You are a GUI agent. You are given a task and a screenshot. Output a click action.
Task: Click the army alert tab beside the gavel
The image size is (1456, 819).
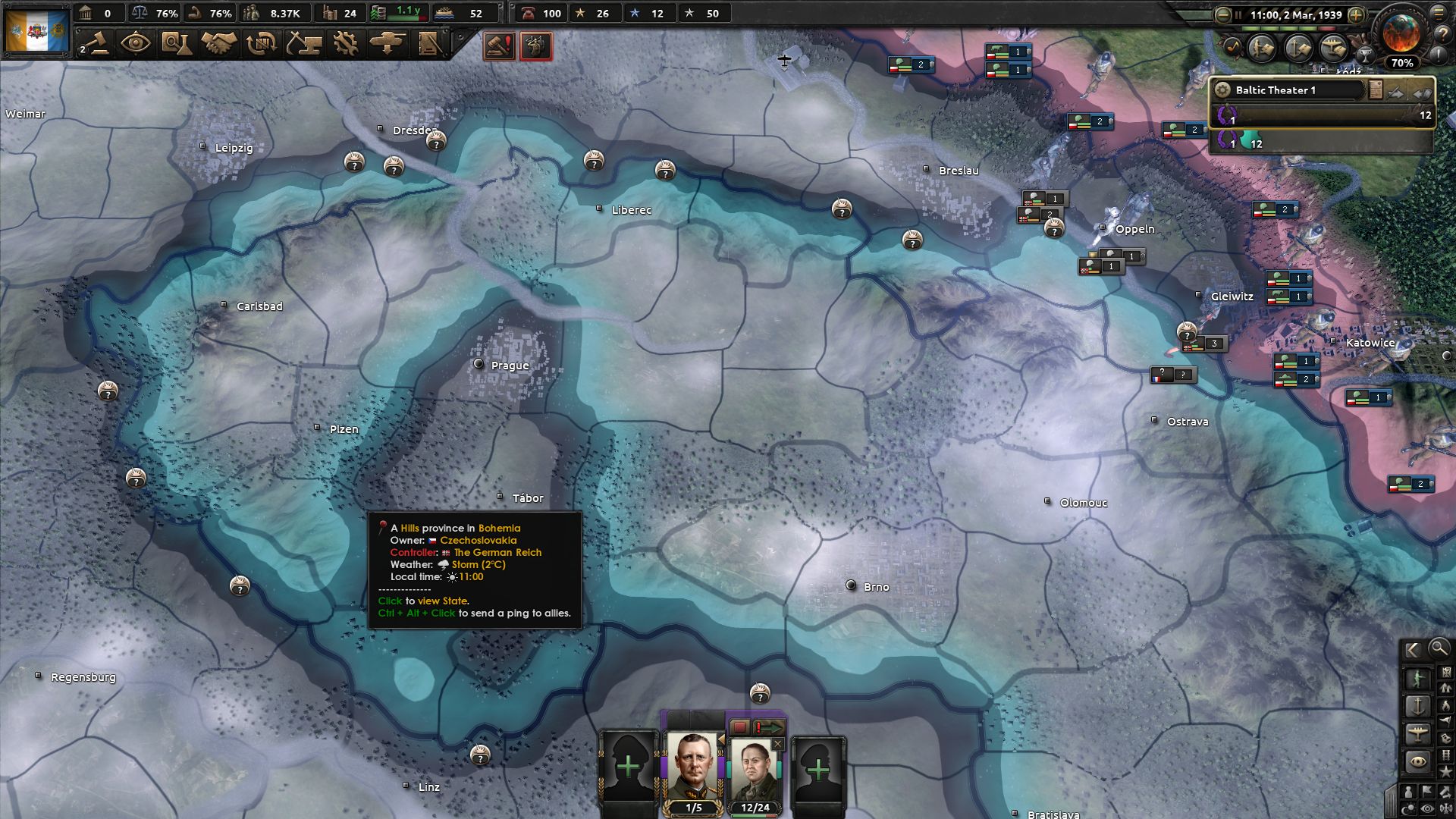click(535, 45)
